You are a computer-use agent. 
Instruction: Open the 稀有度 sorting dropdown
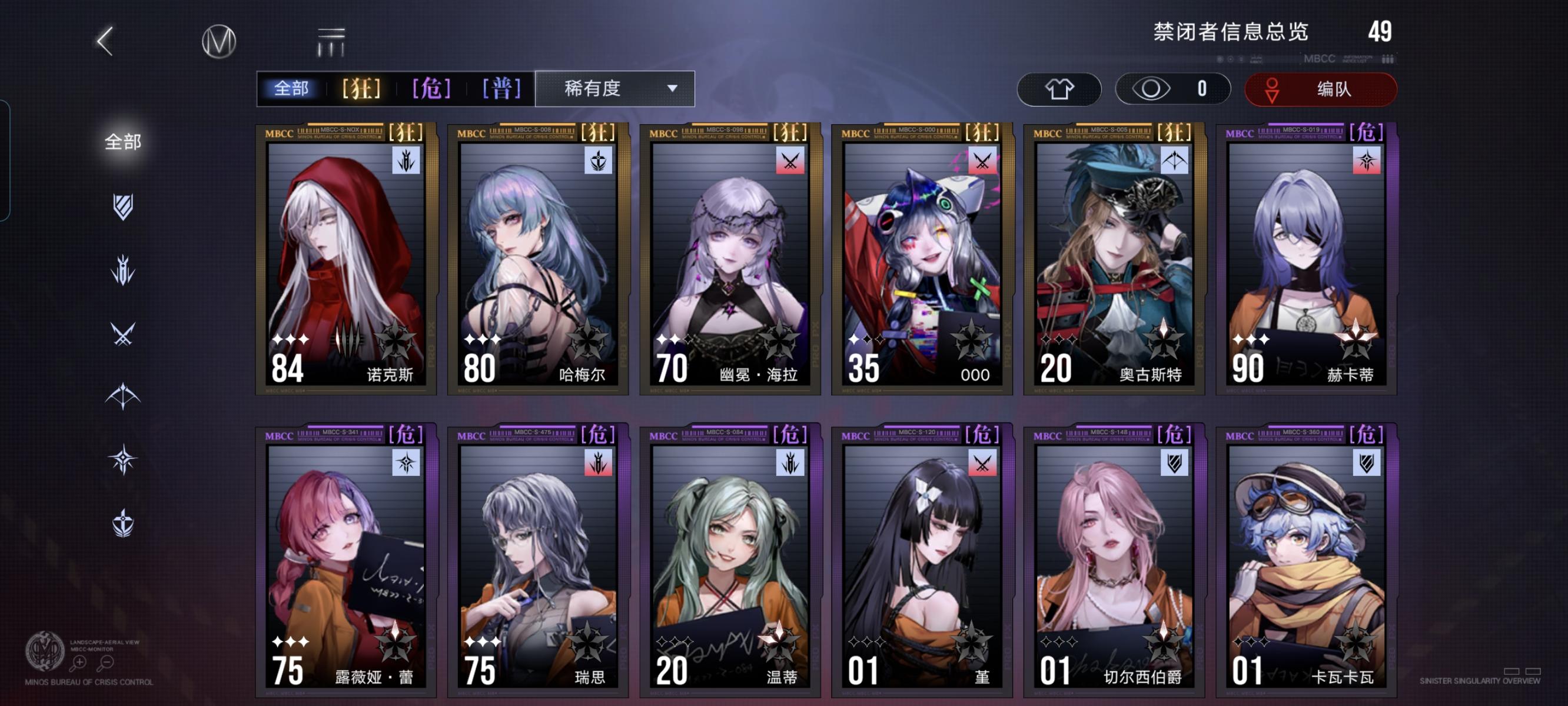point(615,88)
